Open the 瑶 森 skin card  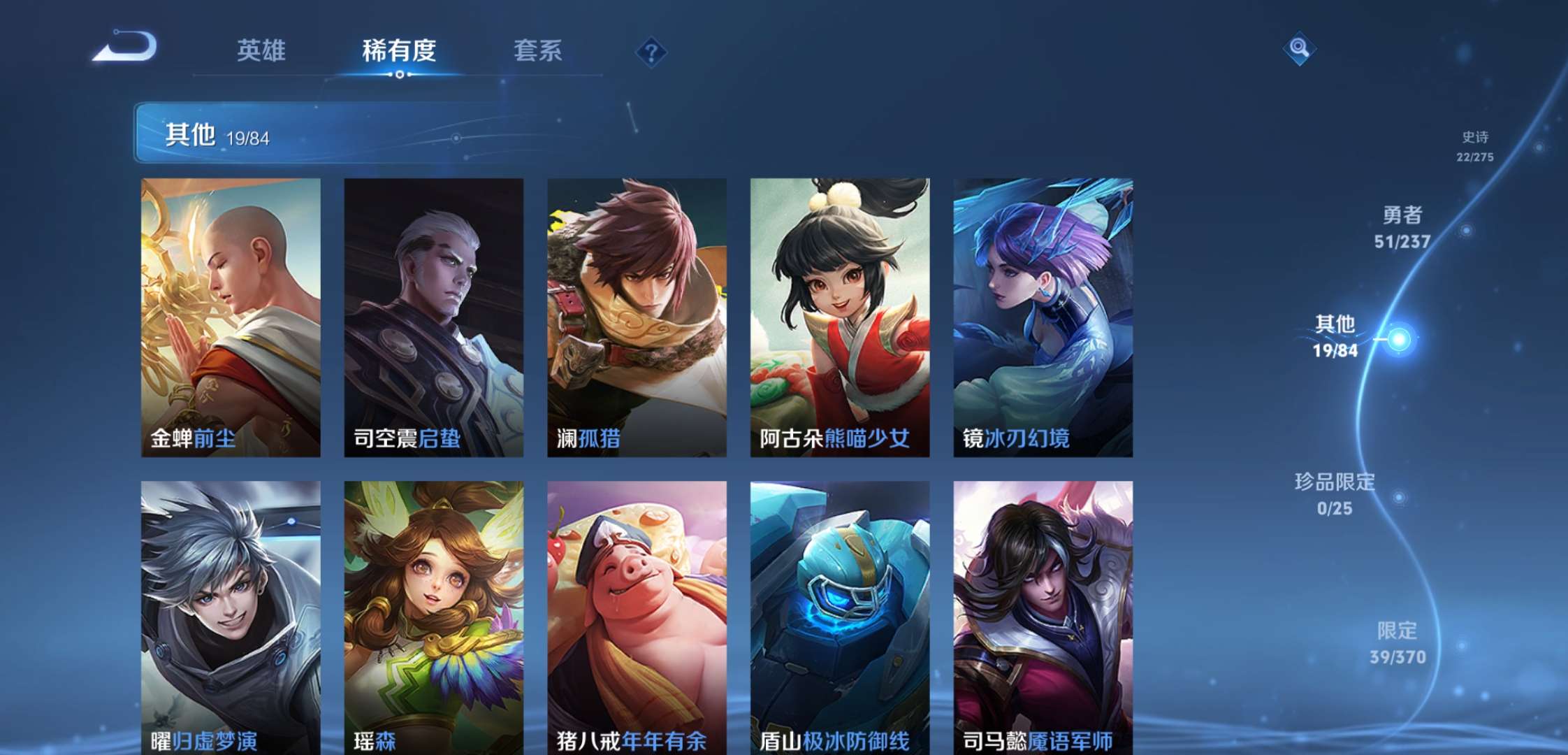click(x=433, y=615)
